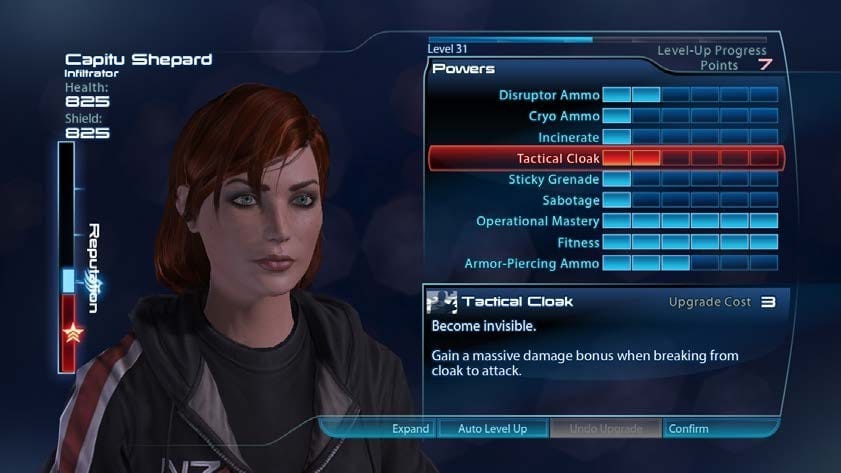This screenshot has height=473, width=841.
Task: Select the Incinerate power row
Action: (x=567, y=137)
